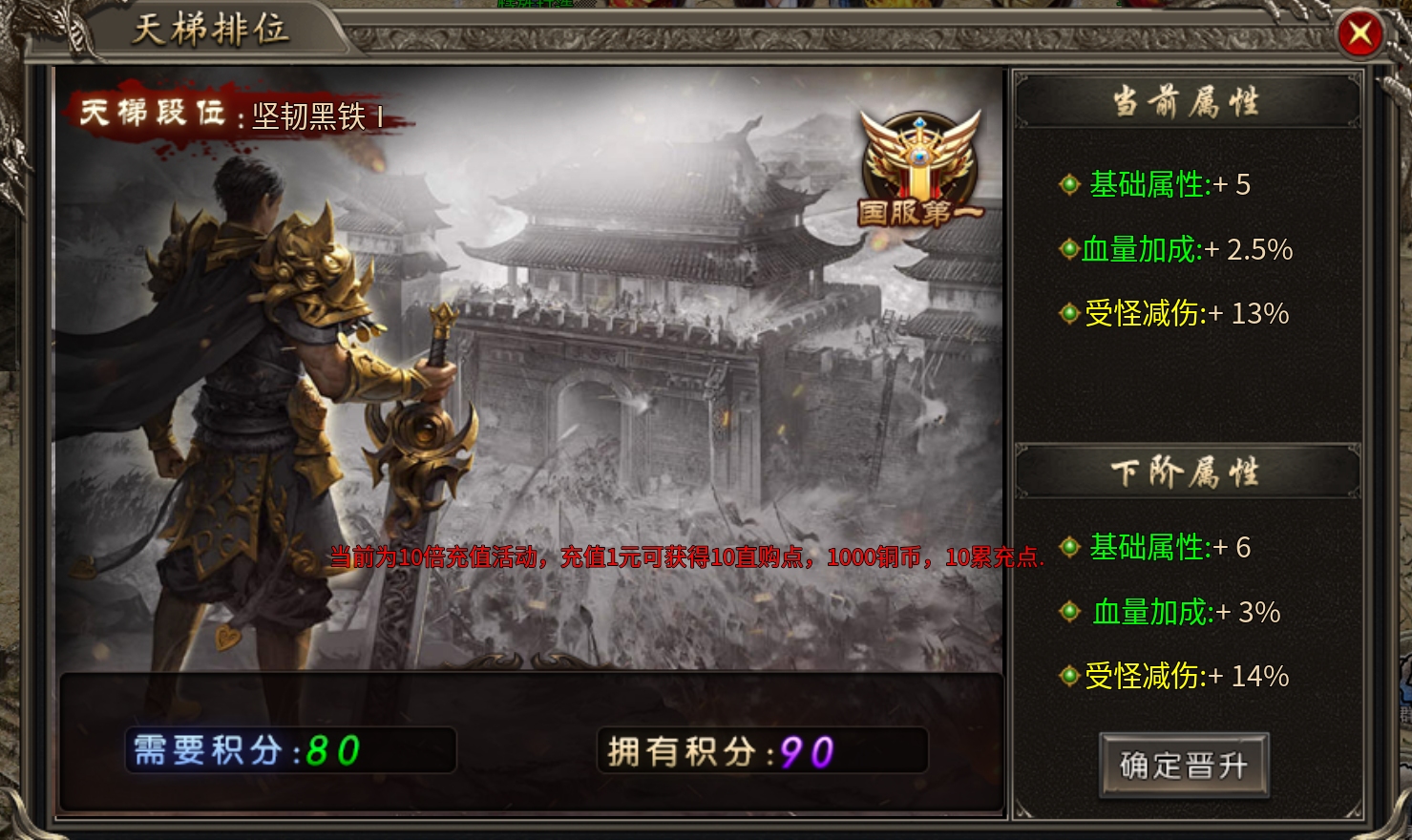
Task: Click the diamond icon beside 基础属性:+6
Action: click(1068, 547)
